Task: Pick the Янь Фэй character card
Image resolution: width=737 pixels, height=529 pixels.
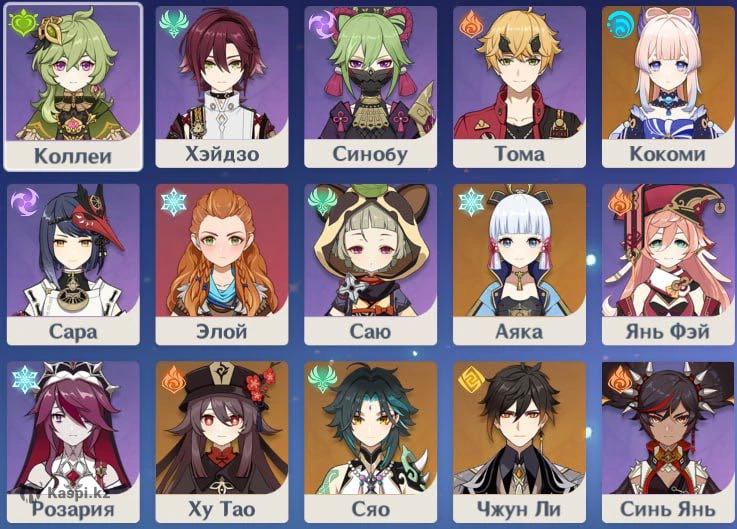Action: click(x=667, y=264)
